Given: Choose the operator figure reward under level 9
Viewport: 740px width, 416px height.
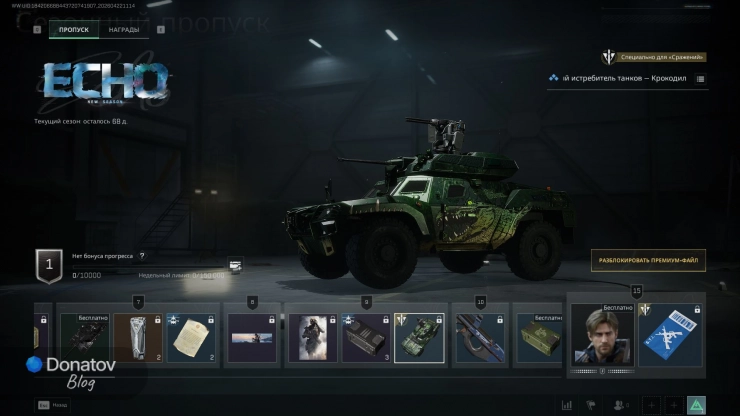Looking at the screenshot, I should 312,337.
